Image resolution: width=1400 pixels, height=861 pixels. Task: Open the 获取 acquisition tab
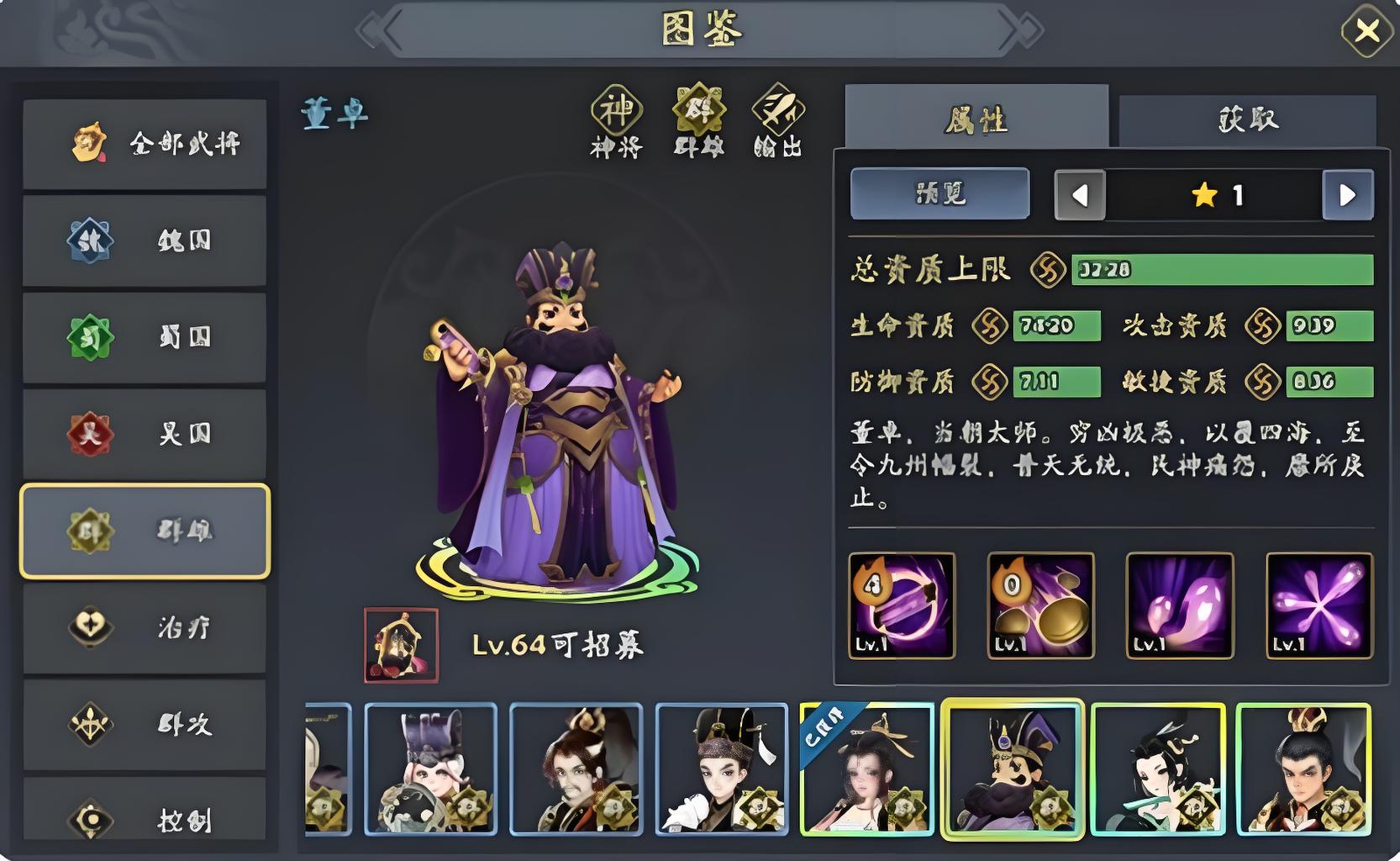(1248, 120)
